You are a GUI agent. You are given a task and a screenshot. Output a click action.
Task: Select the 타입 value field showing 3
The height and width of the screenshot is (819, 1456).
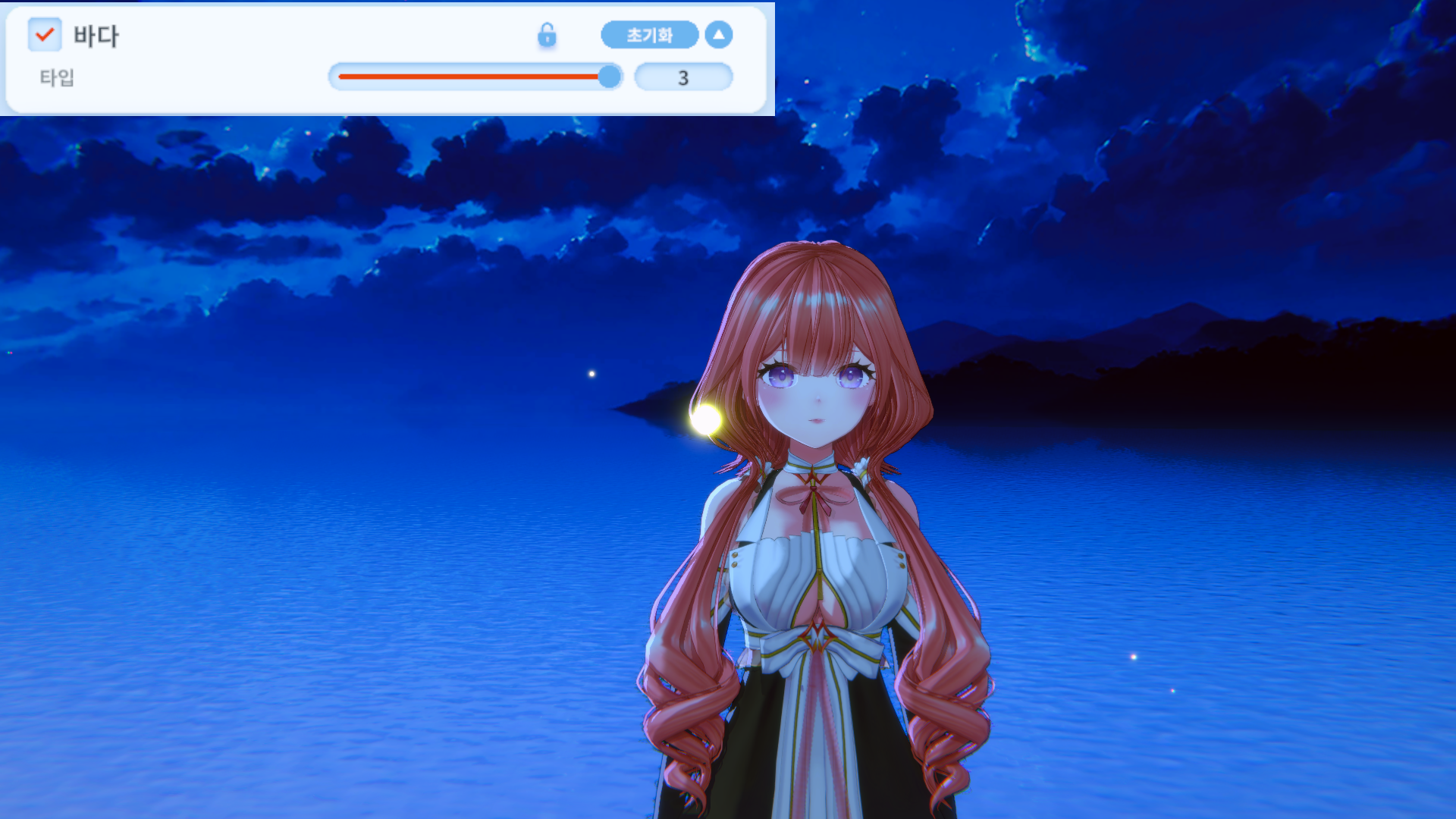click(683, 77)
